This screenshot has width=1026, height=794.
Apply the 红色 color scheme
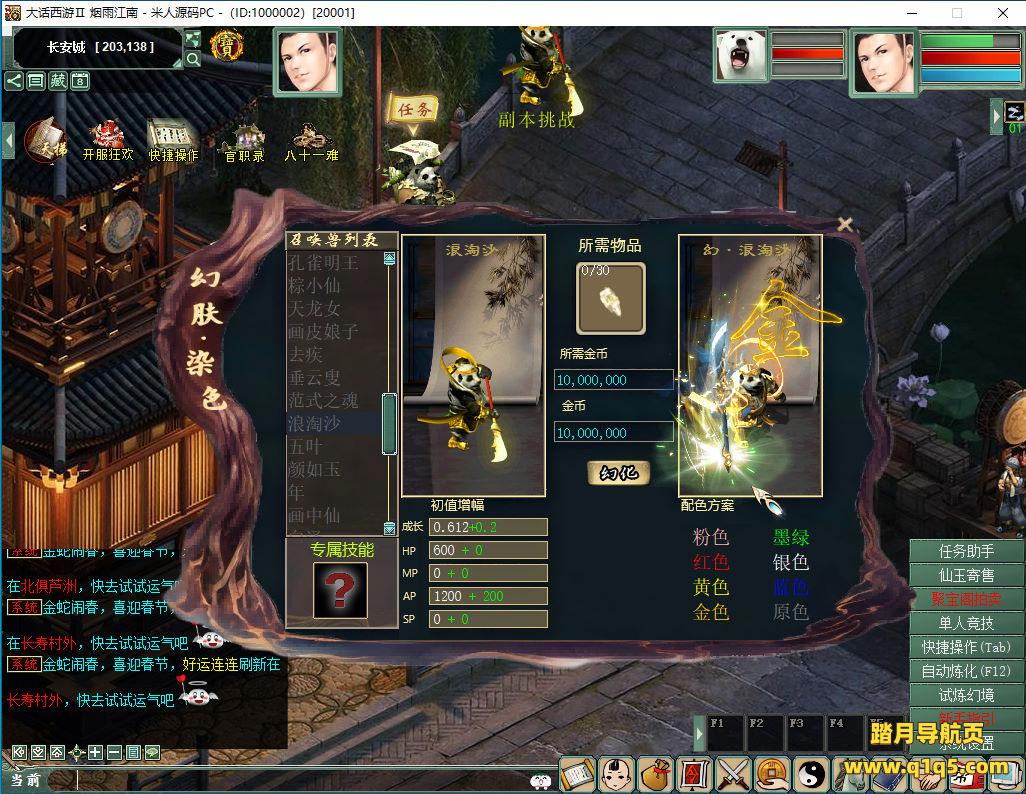(711, 563)
